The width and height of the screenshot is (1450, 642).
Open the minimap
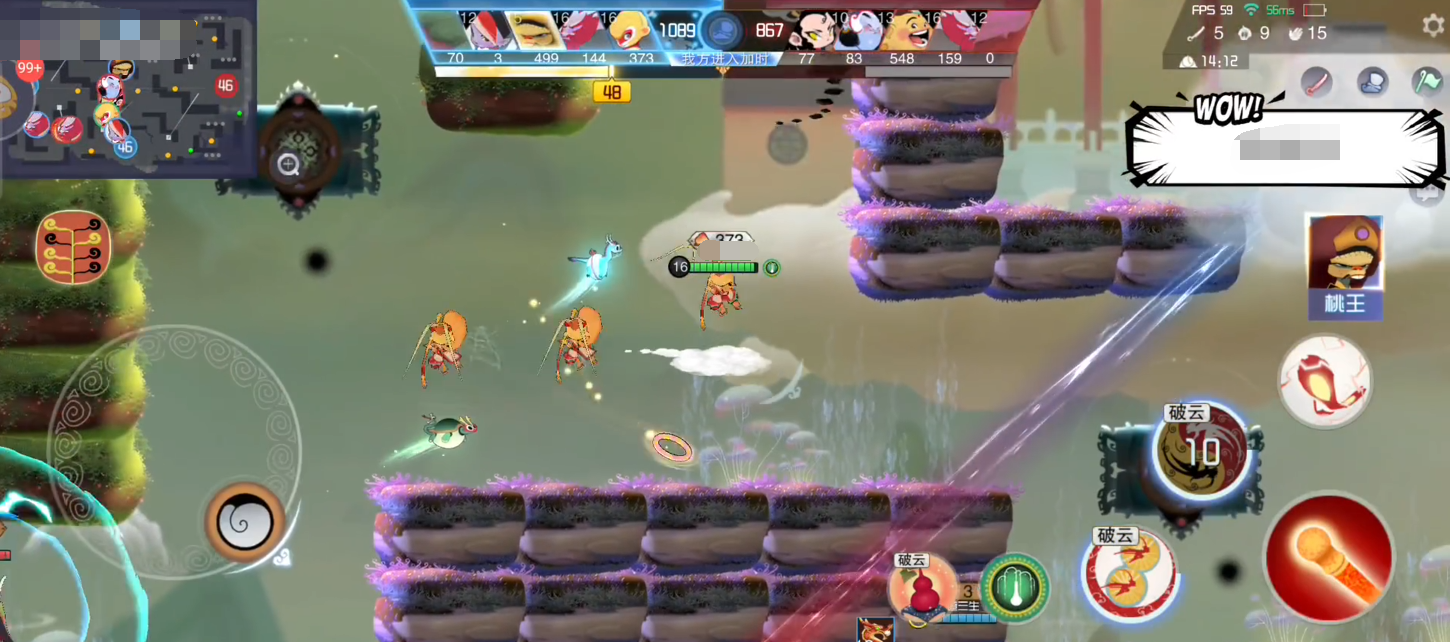click(x=128, y=90)
